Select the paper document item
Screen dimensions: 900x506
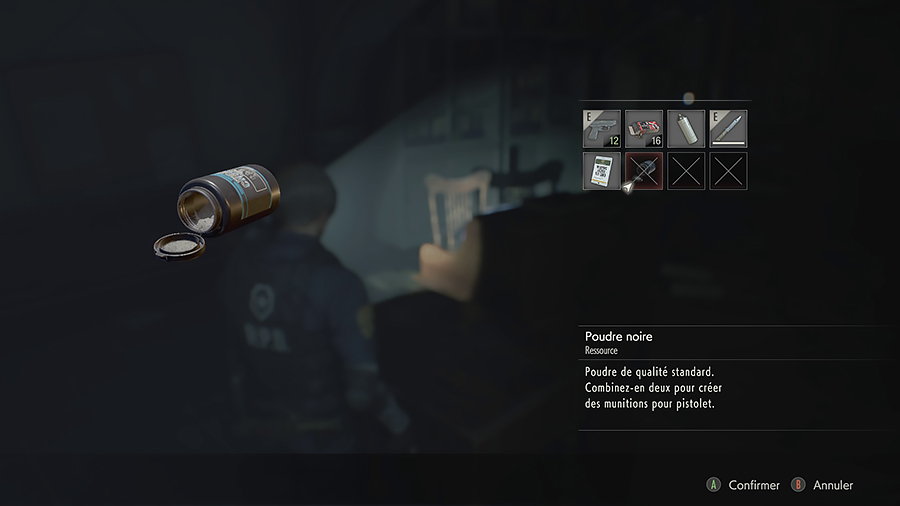coord(602,171)
